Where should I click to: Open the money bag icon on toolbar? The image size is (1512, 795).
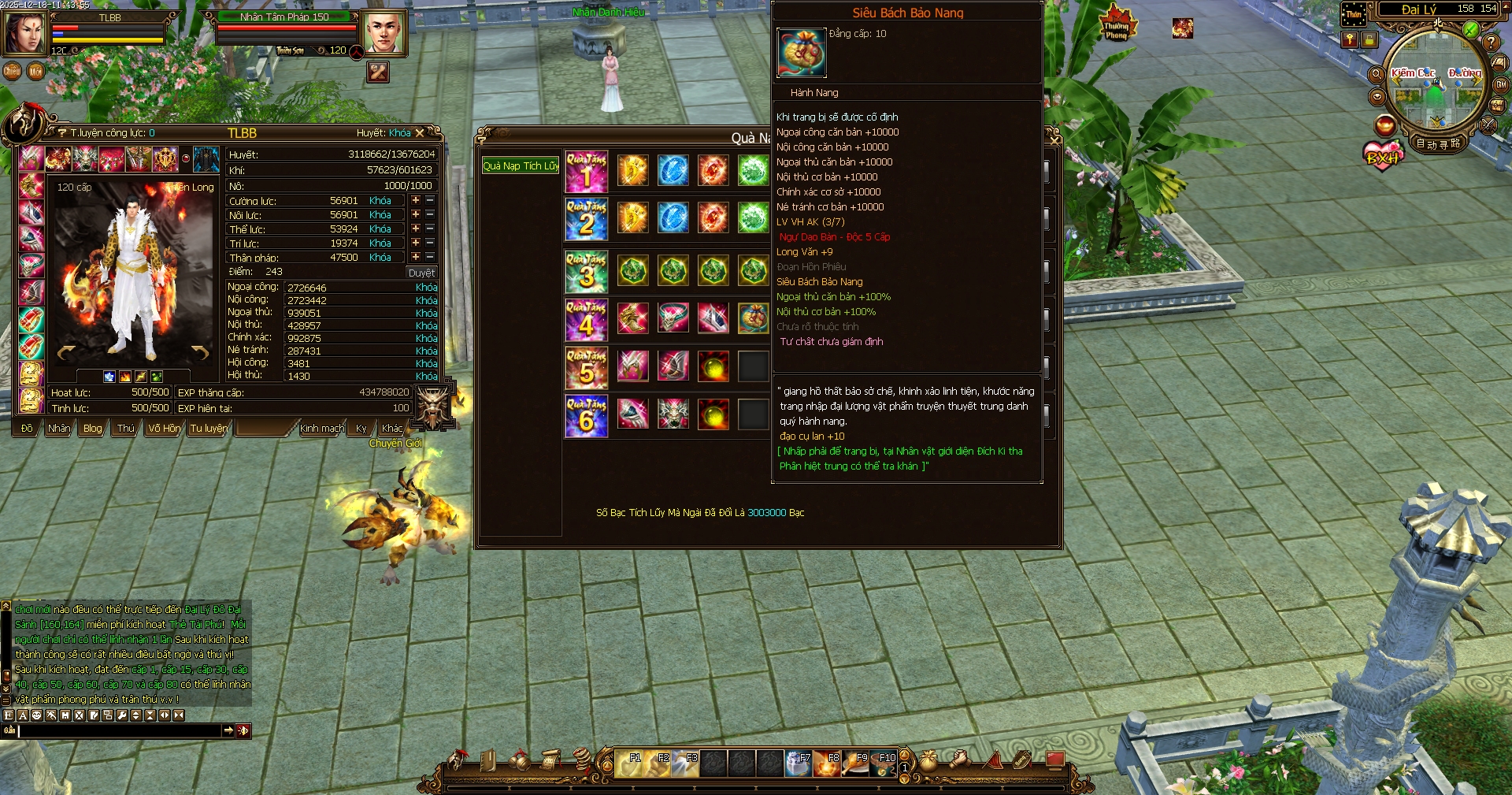click(x=929, y=761)
